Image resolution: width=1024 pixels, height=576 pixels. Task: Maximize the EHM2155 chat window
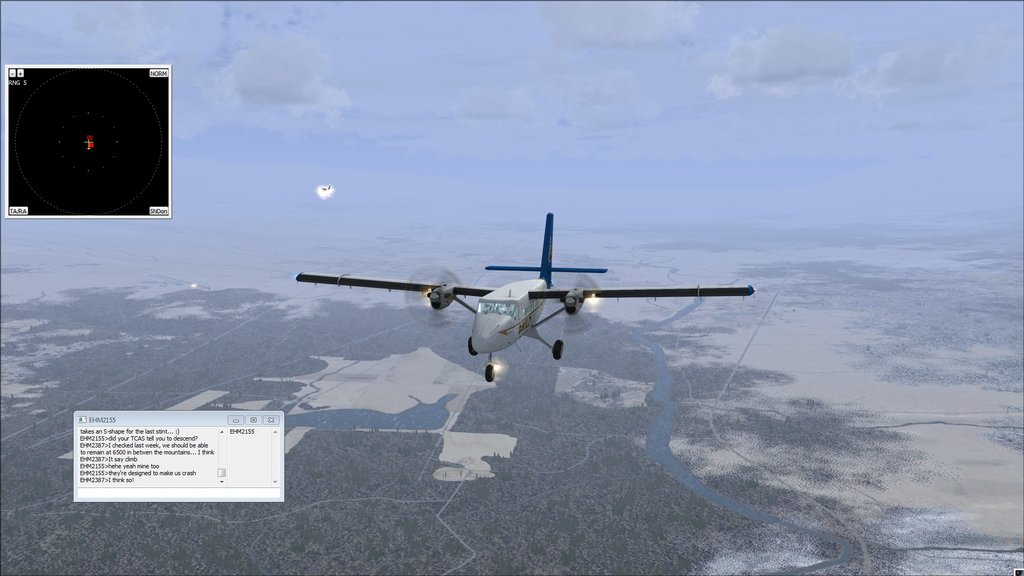coord(253,420)
